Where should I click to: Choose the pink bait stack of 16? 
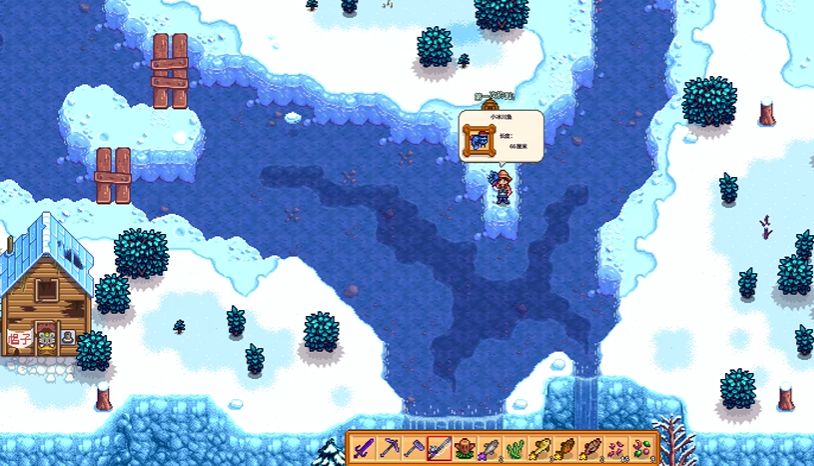point(617,449)
